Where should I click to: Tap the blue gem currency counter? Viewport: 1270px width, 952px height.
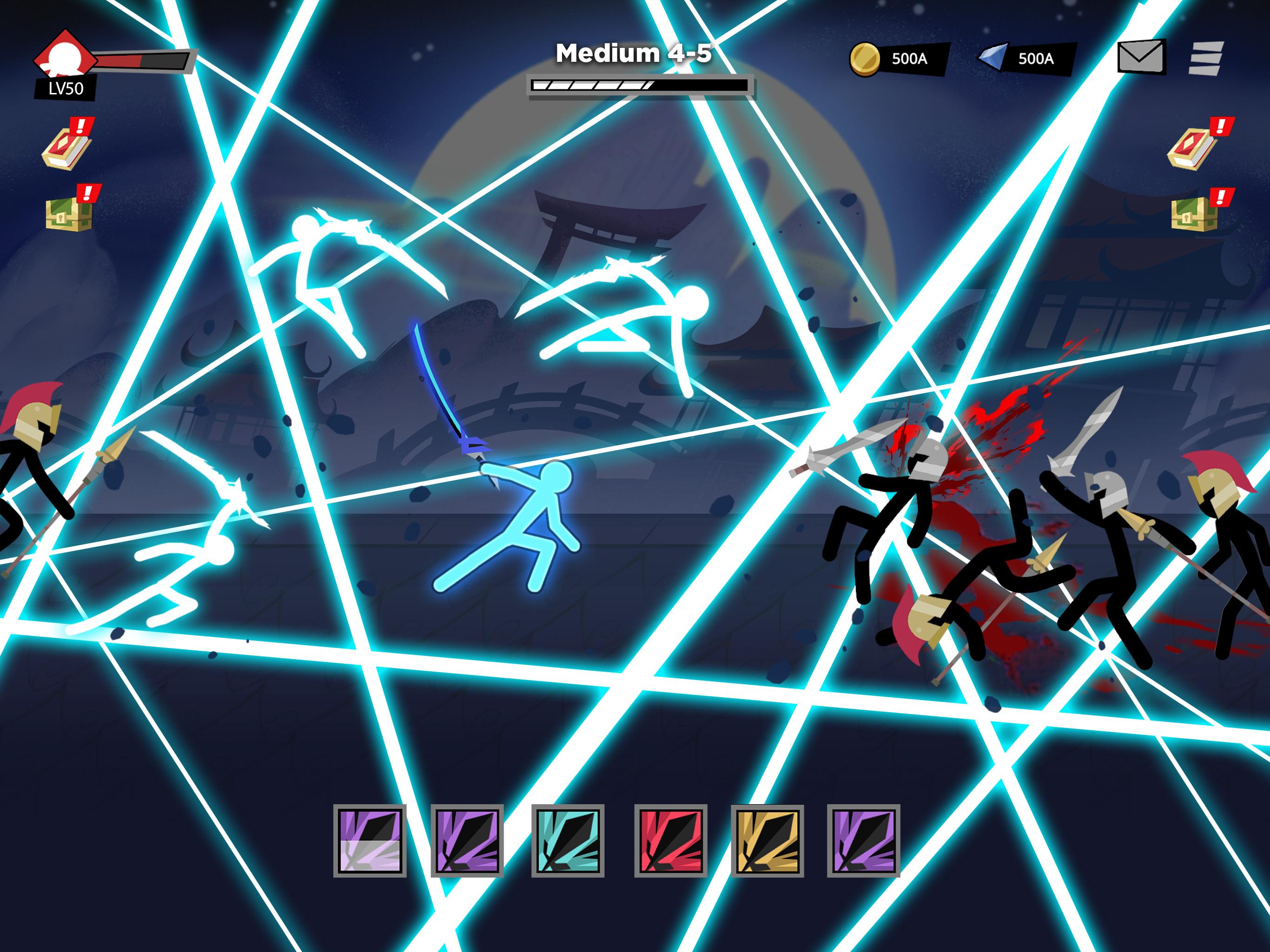1025,59
